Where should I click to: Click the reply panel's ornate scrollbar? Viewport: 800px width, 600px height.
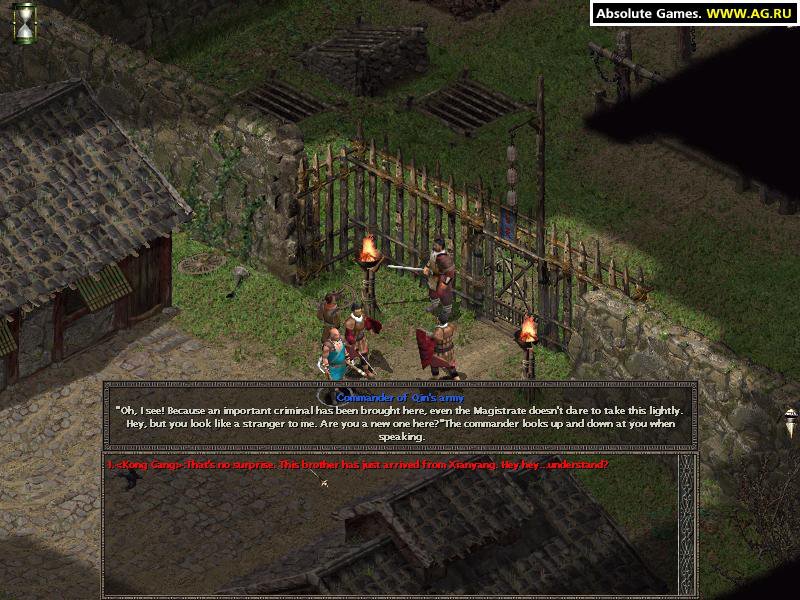pos(687,524)
